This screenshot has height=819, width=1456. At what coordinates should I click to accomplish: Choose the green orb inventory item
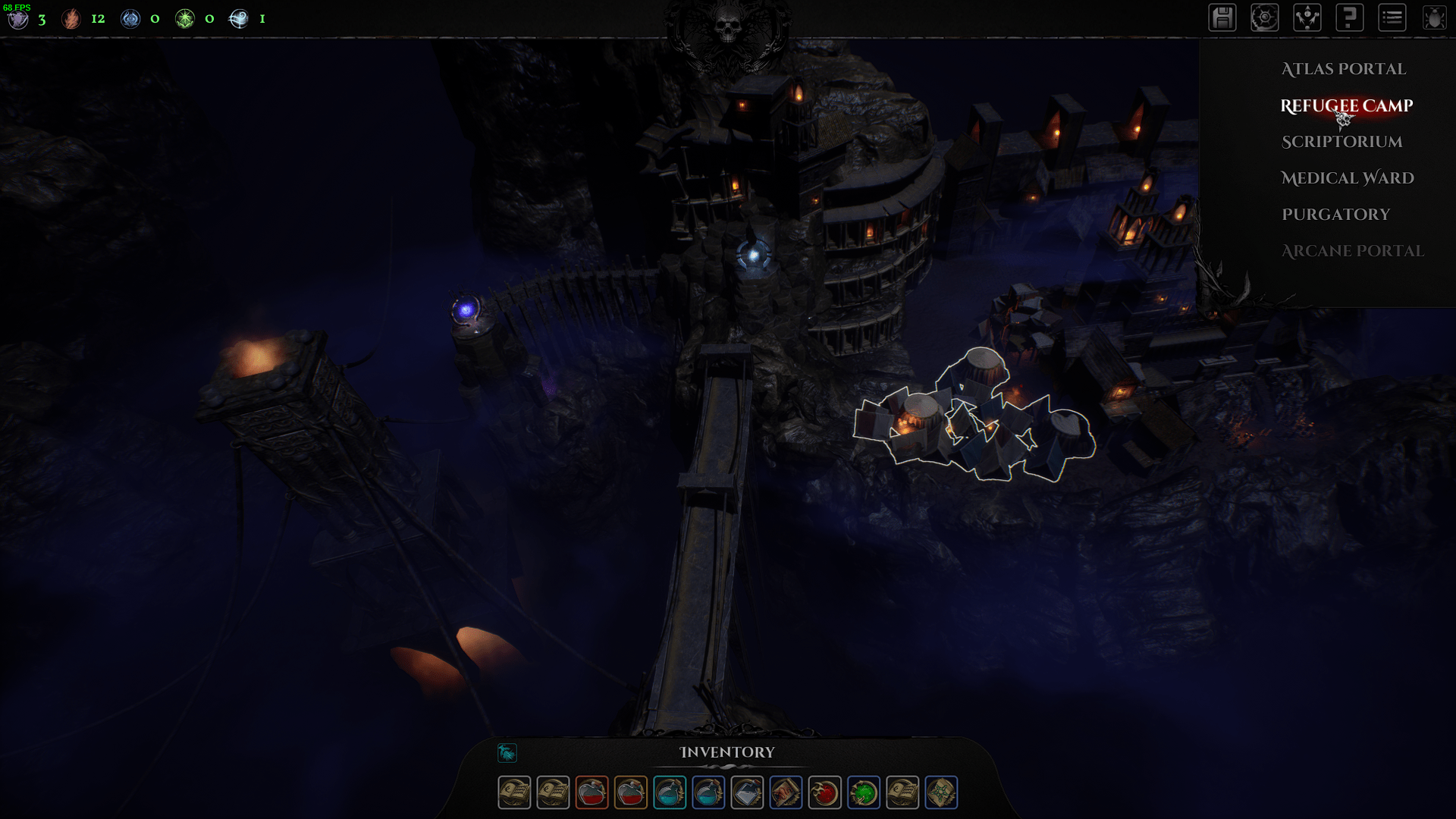[864, 793]
